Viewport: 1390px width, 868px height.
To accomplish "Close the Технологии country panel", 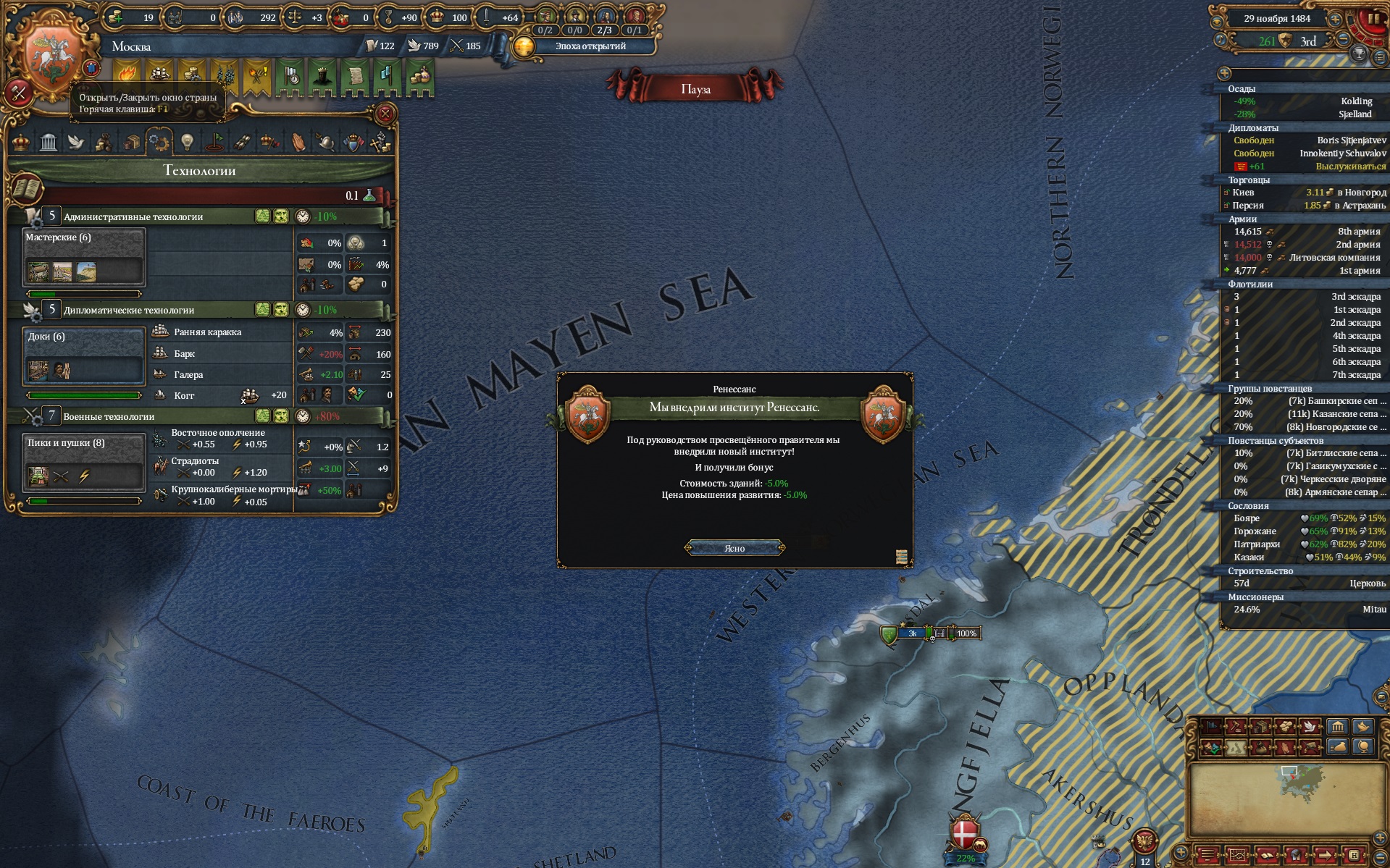I will pyautogui.click(x=385, y=113).
